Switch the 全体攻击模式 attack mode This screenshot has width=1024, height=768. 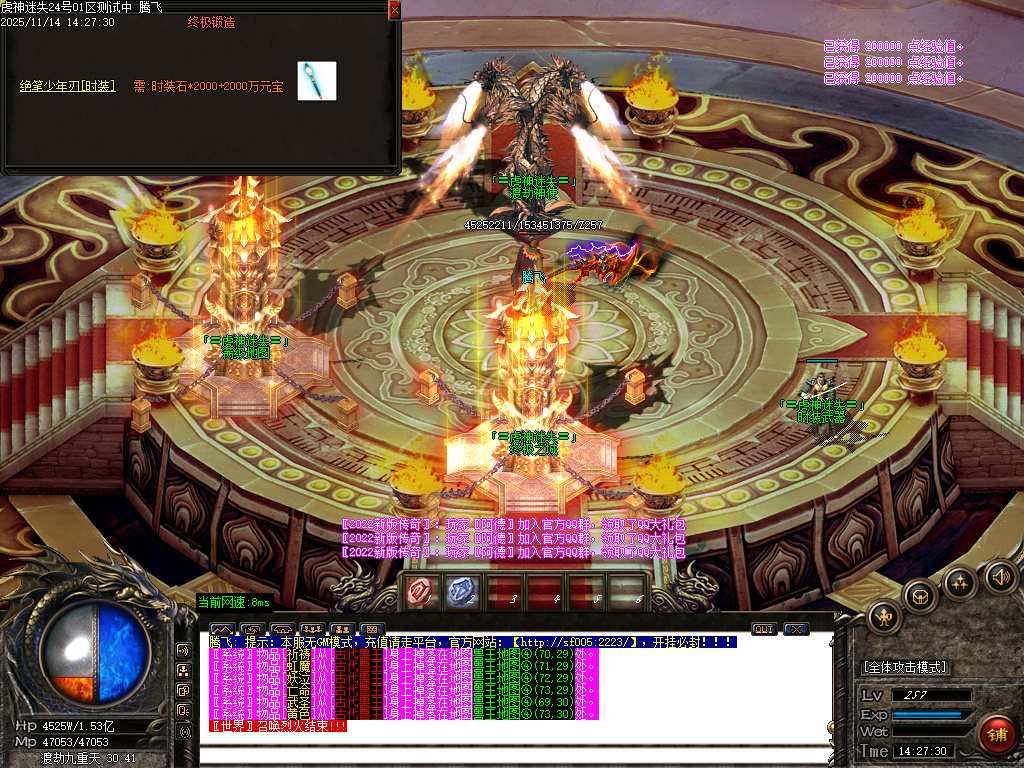click(x=905, y=667)
